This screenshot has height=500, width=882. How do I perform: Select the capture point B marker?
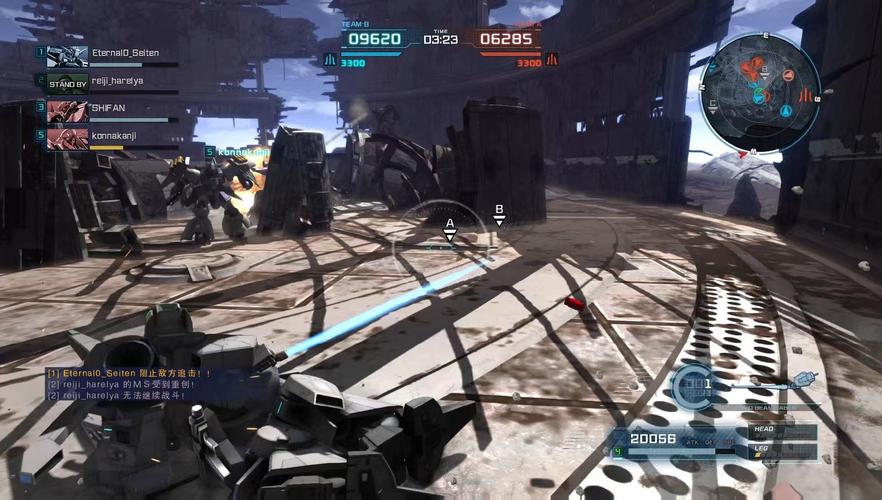[499, 215]
